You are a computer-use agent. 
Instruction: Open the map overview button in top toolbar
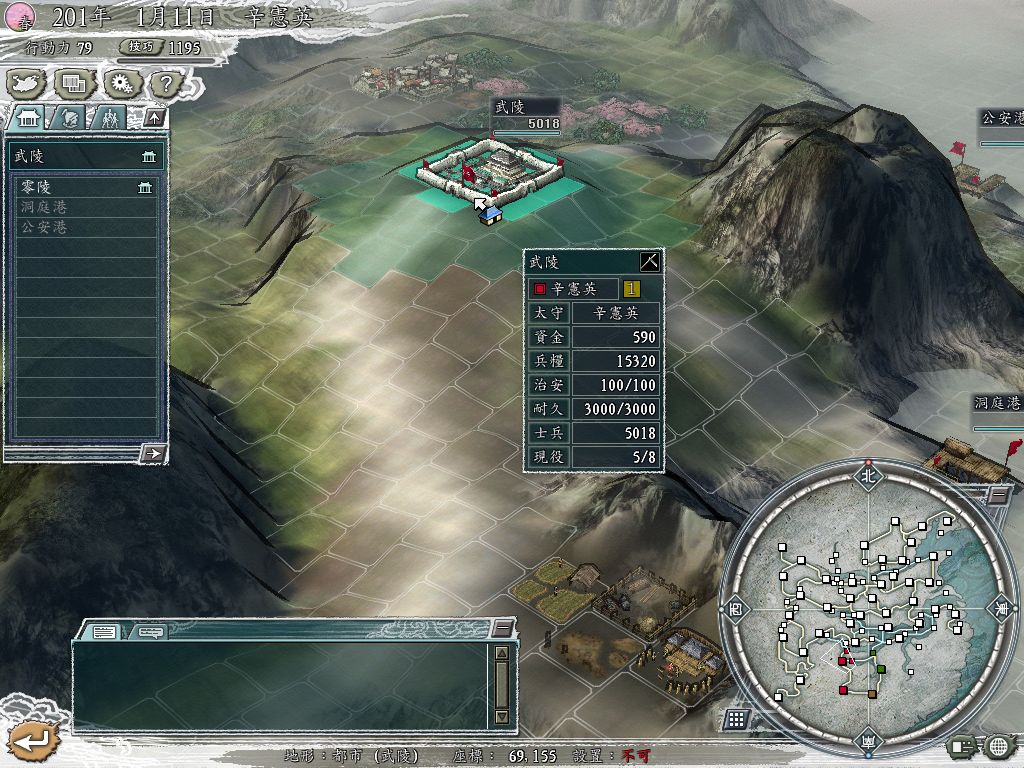(25, 84)
